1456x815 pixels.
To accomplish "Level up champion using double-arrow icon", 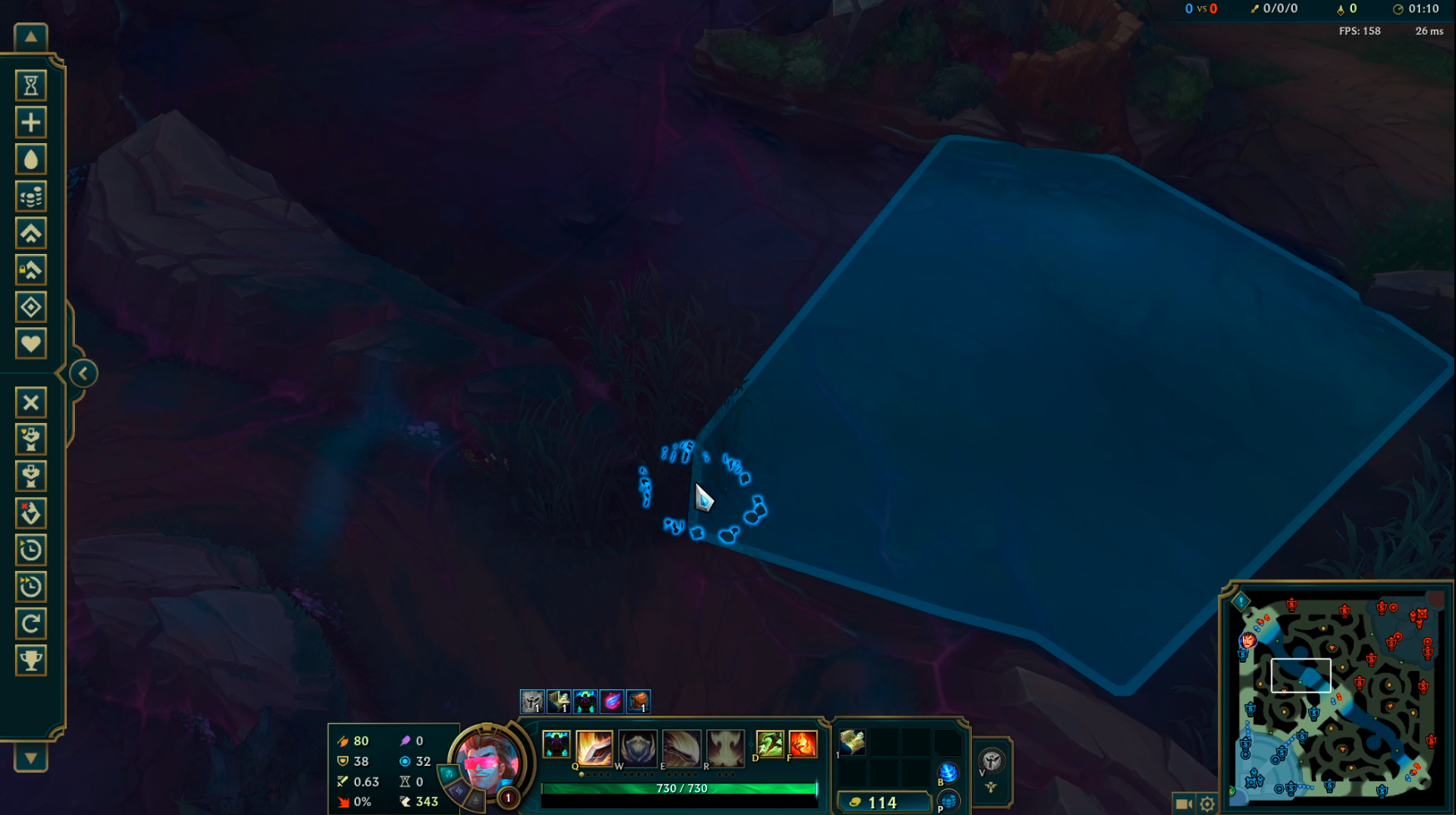I will point(31,233).
